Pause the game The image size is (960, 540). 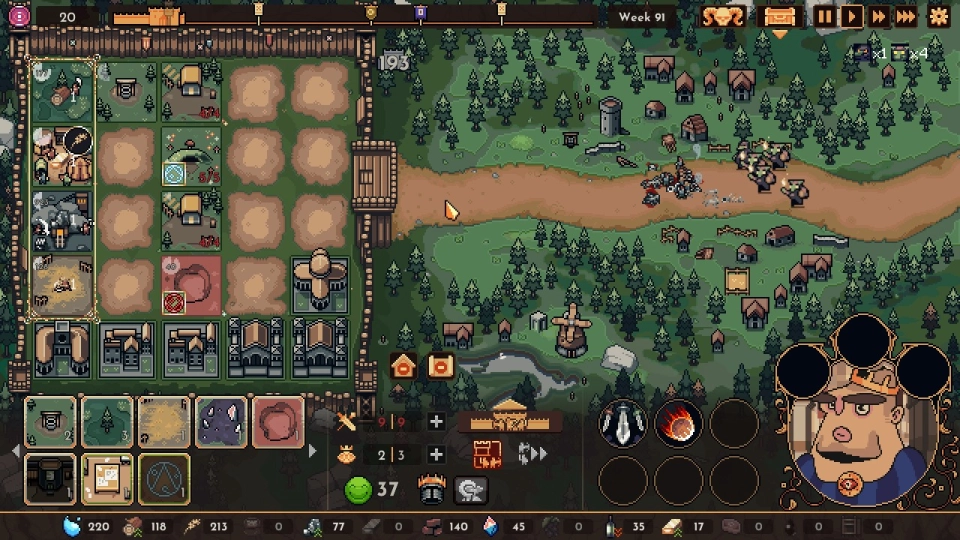[x=824, y=16]
